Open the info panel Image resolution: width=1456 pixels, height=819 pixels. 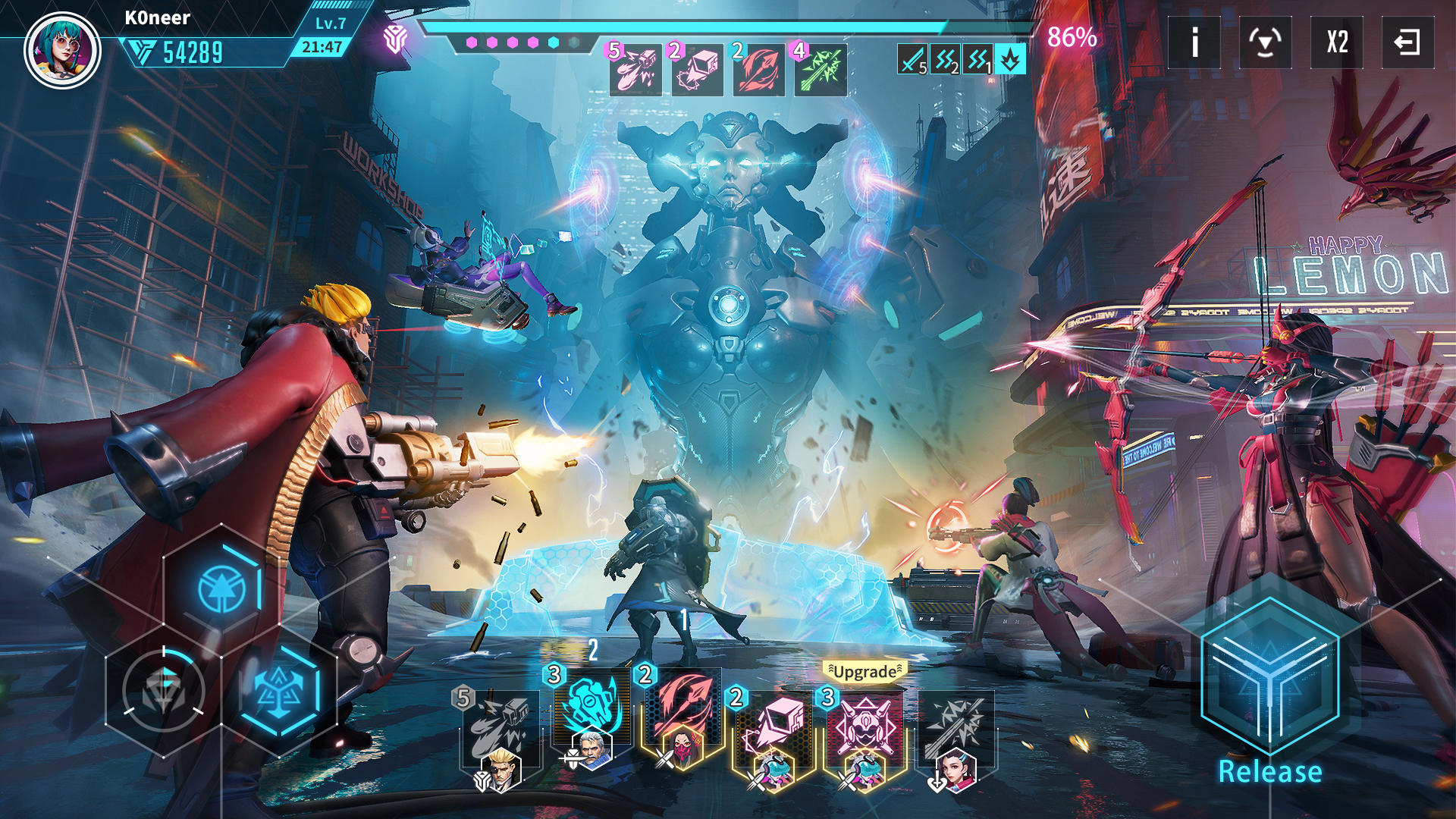click(x=1194, y=43)
